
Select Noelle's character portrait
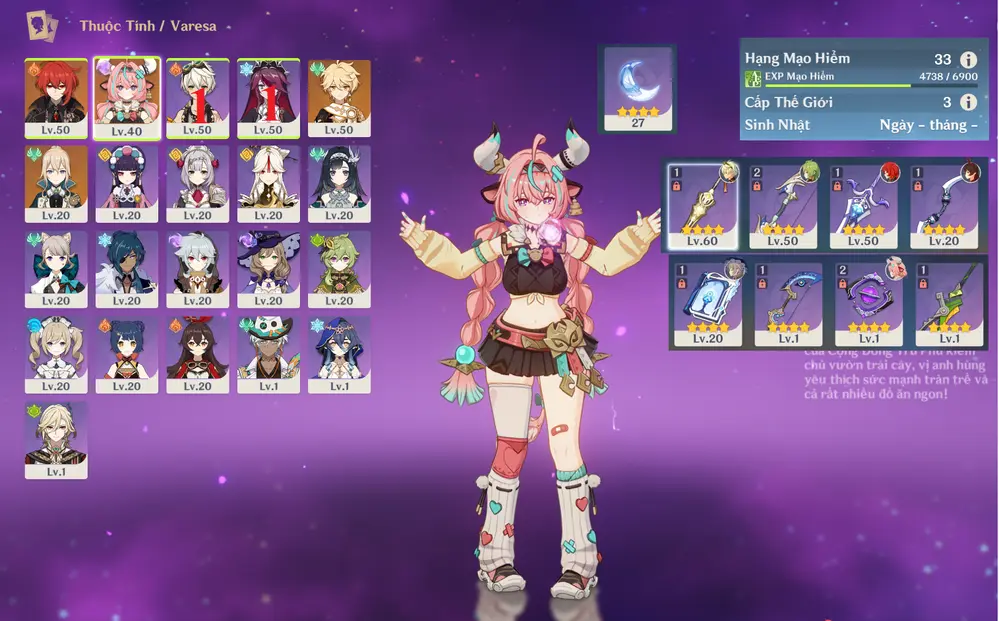click(x=197, y=182)
